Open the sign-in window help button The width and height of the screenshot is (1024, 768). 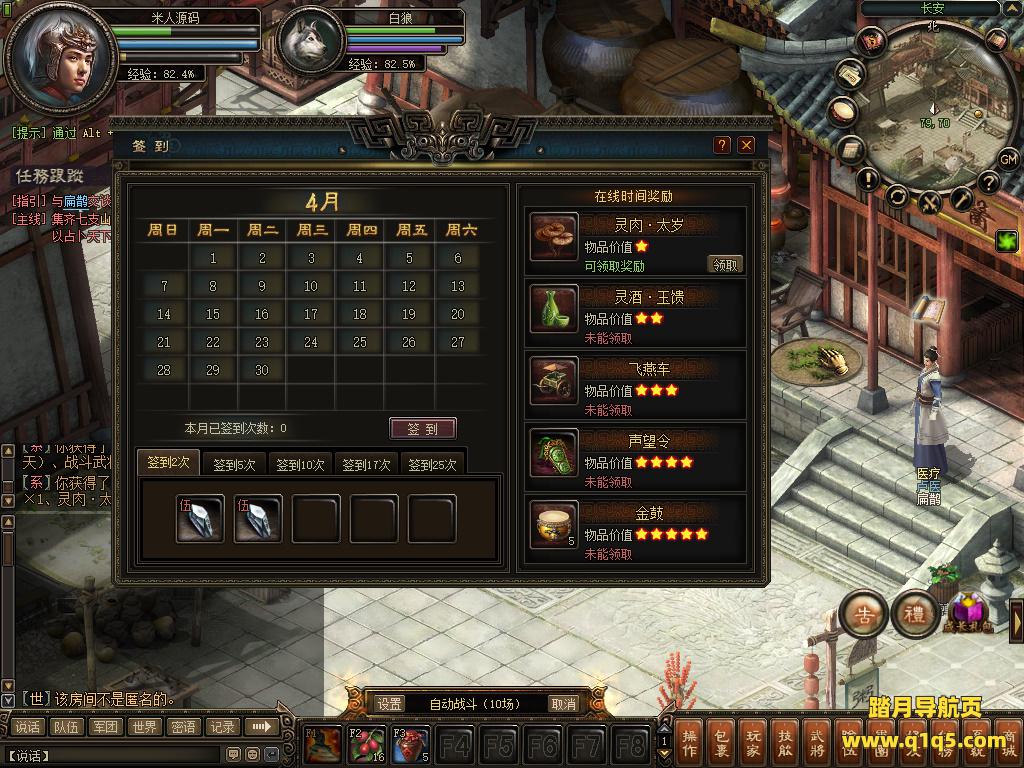tap(722, 145)
